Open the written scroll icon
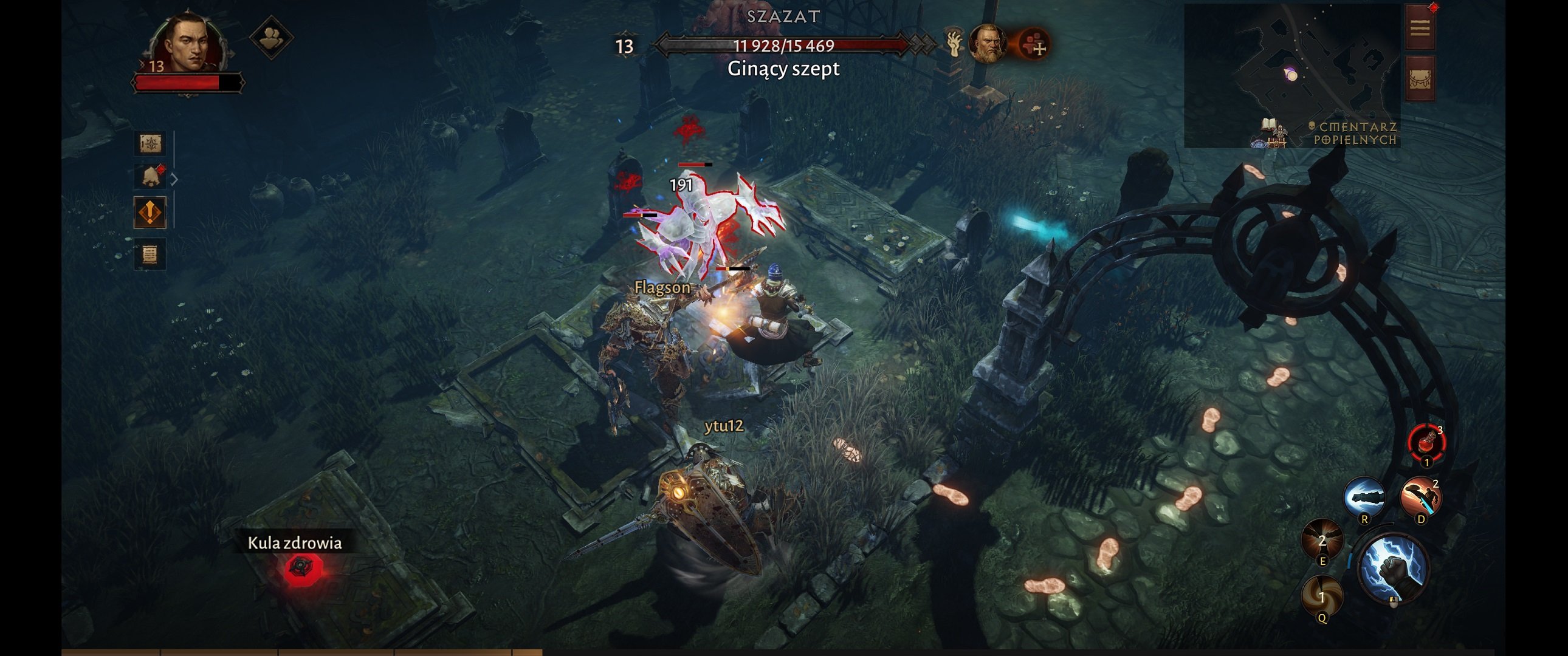The height and width of the screenshot is (656, 1568). 150,254
